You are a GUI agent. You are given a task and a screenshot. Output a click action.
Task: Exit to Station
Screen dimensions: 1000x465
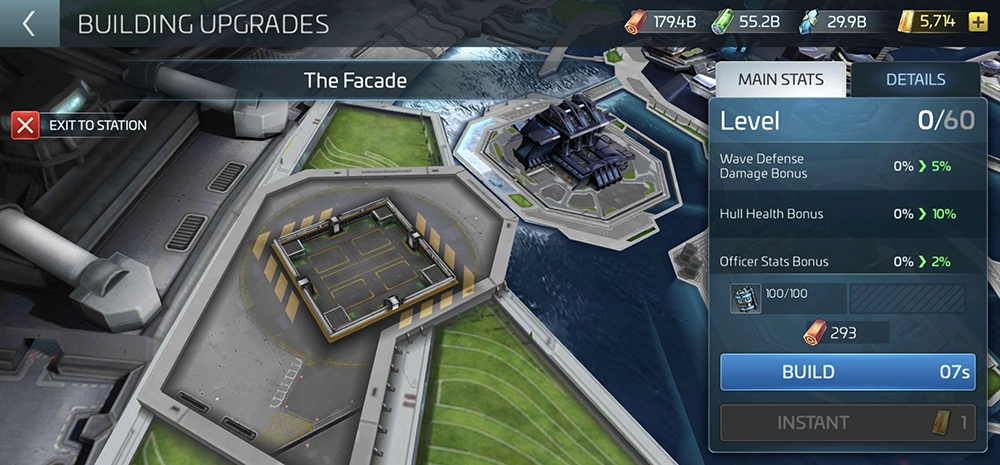click(80, 125)
